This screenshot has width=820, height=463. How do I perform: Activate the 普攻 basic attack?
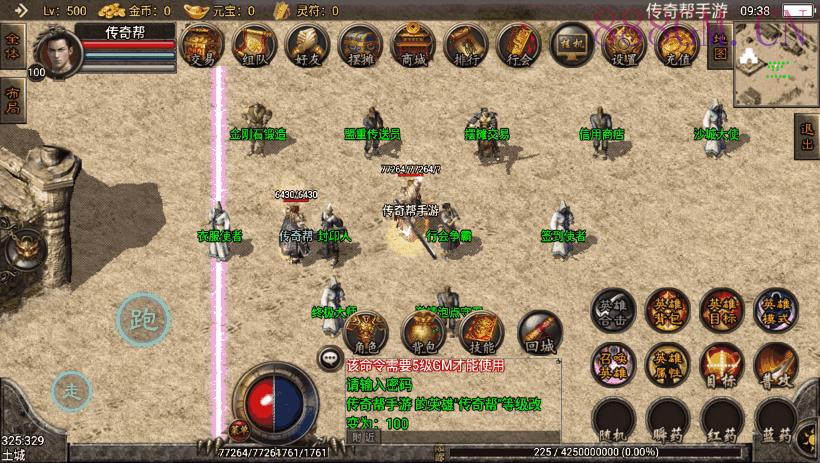click(775, 365)
